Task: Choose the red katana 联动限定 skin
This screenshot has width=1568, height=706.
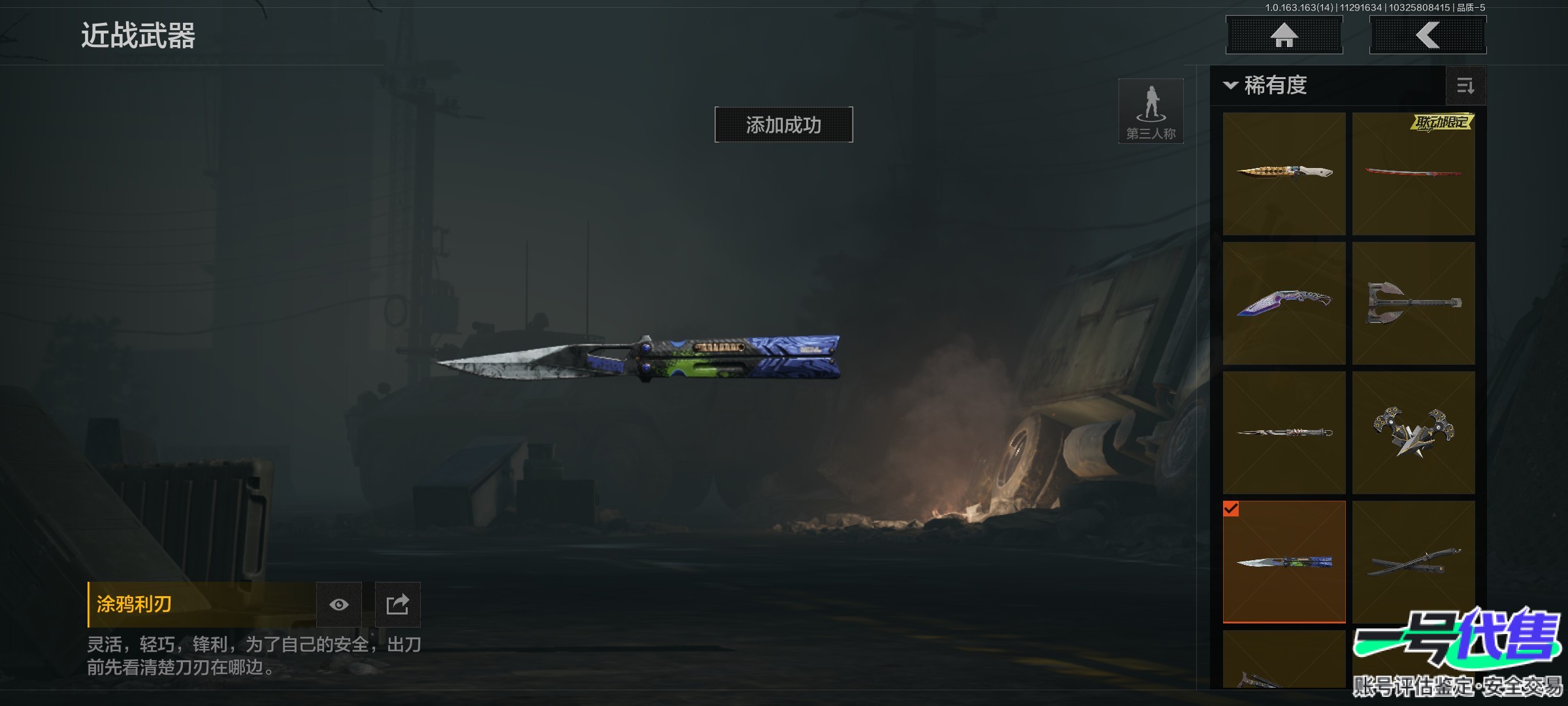Action: (x=1413, y=173)
